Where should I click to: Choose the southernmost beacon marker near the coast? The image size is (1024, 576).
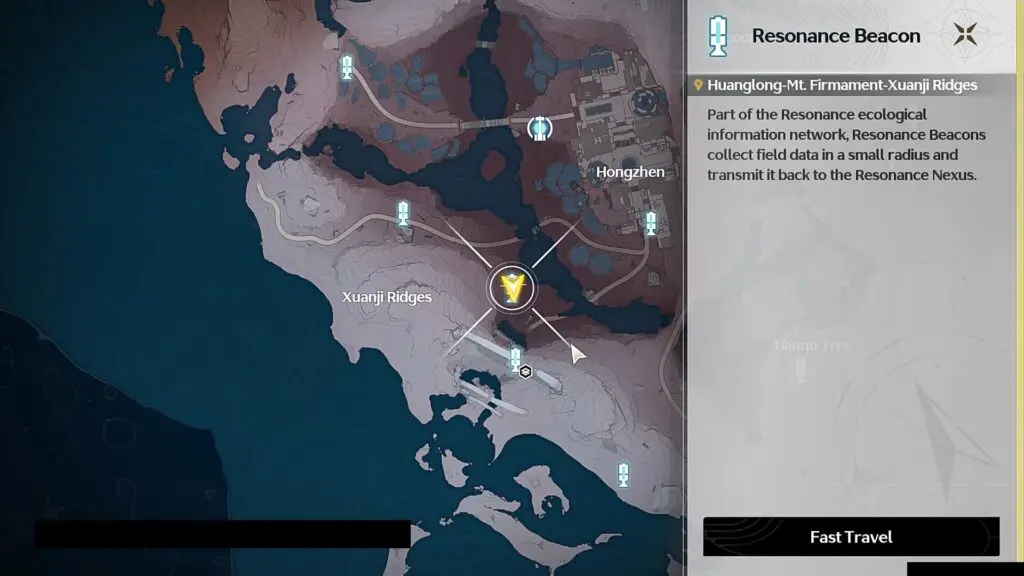(623, 474)
